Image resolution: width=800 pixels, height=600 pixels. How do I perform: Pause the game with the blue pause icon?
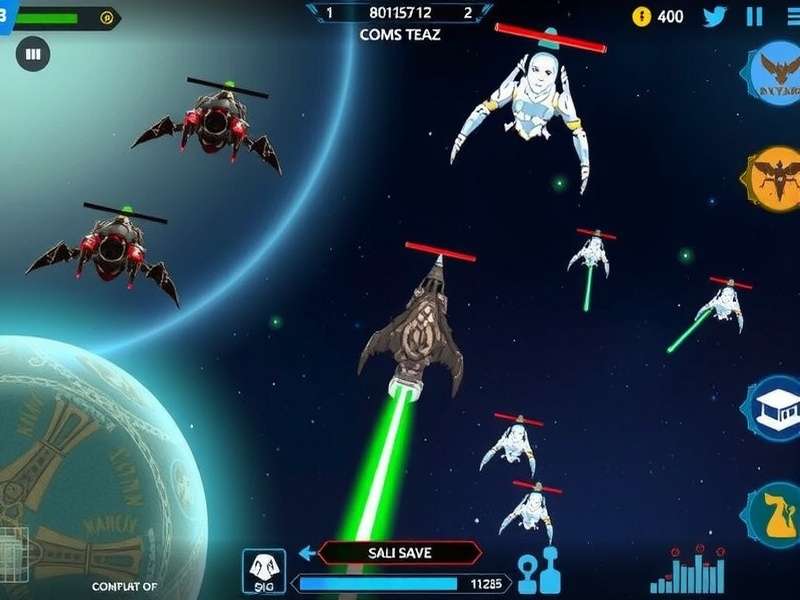755,16
